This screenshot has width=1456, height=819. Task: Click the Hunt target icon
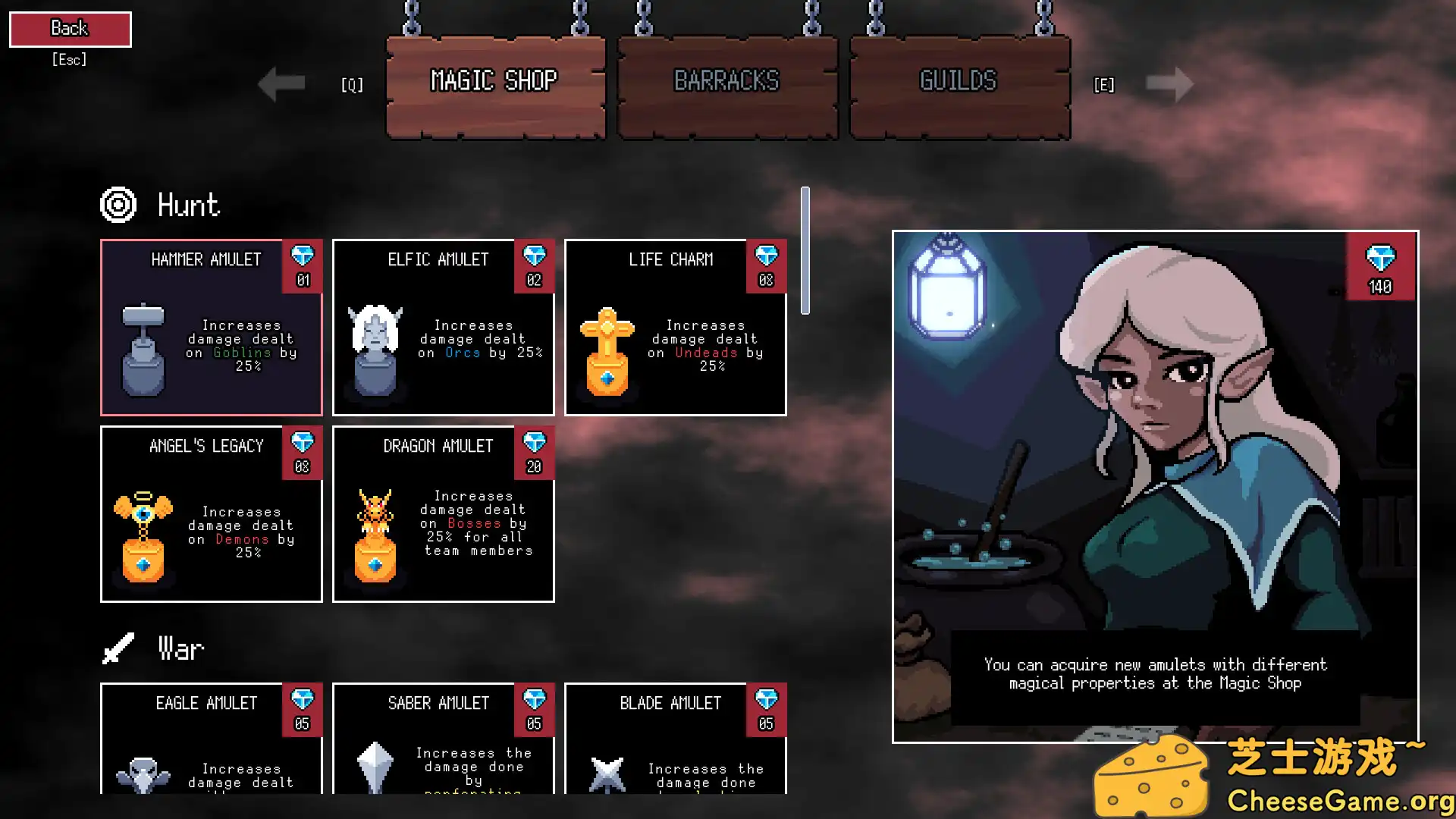(x=118, y=204)
